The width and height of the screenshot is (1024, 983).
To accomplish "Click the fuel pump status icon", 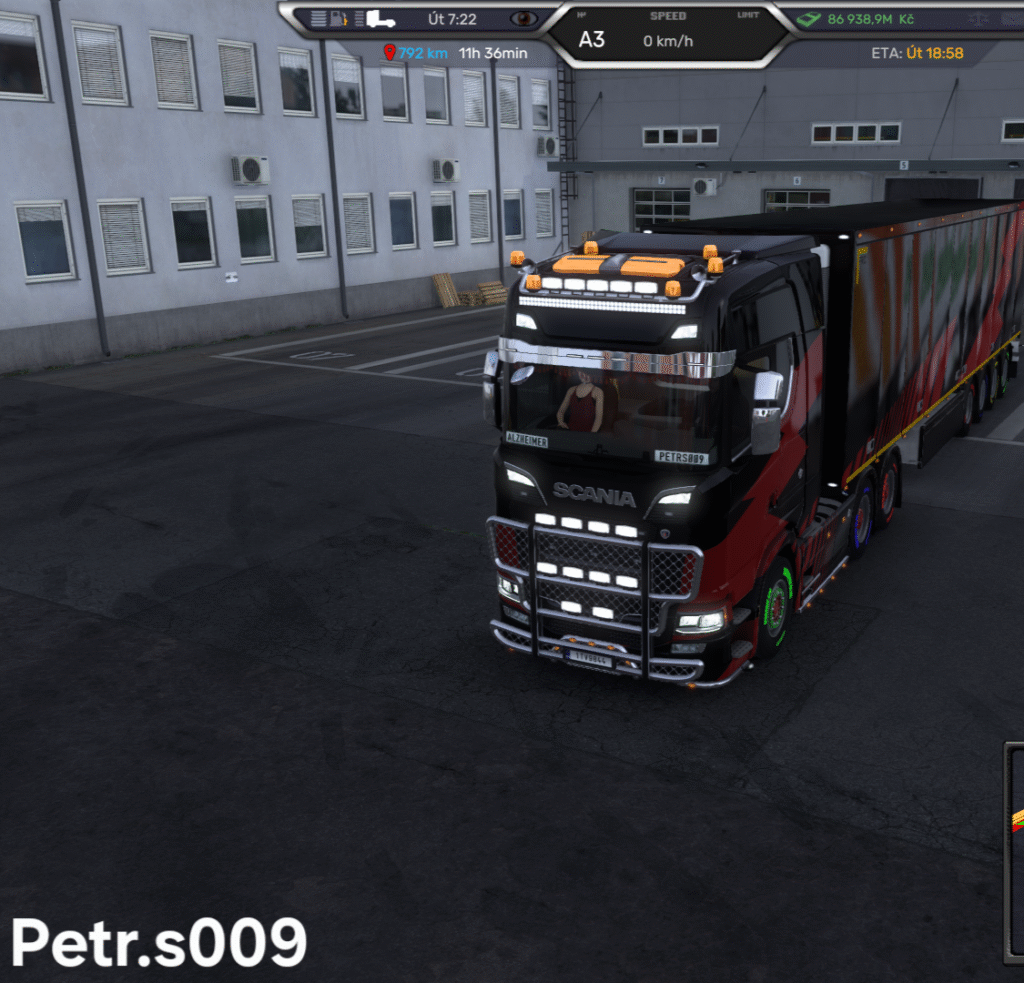I will 340,19.
